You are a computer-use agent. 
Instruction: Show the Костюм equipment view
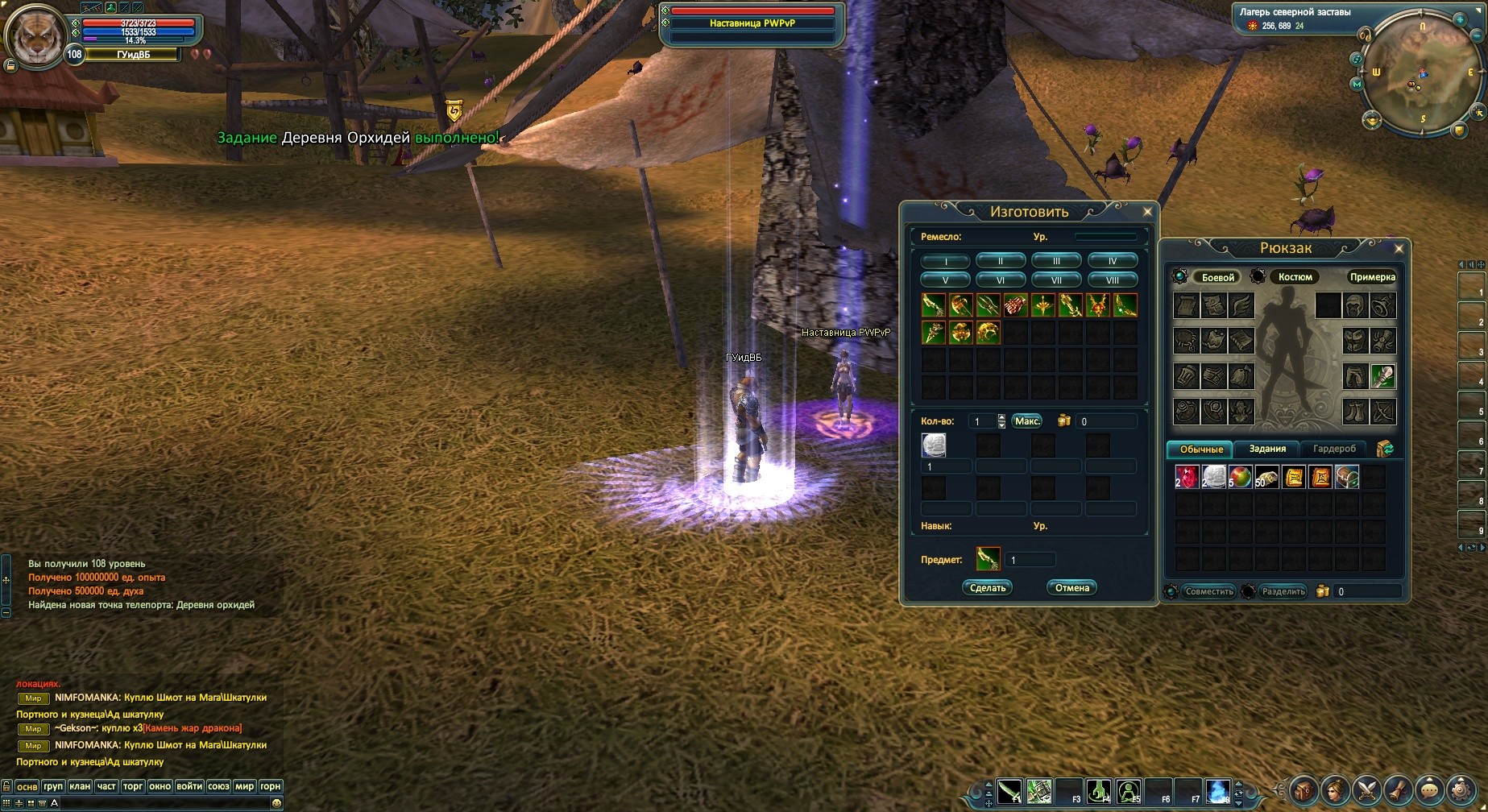[1295, 277]
